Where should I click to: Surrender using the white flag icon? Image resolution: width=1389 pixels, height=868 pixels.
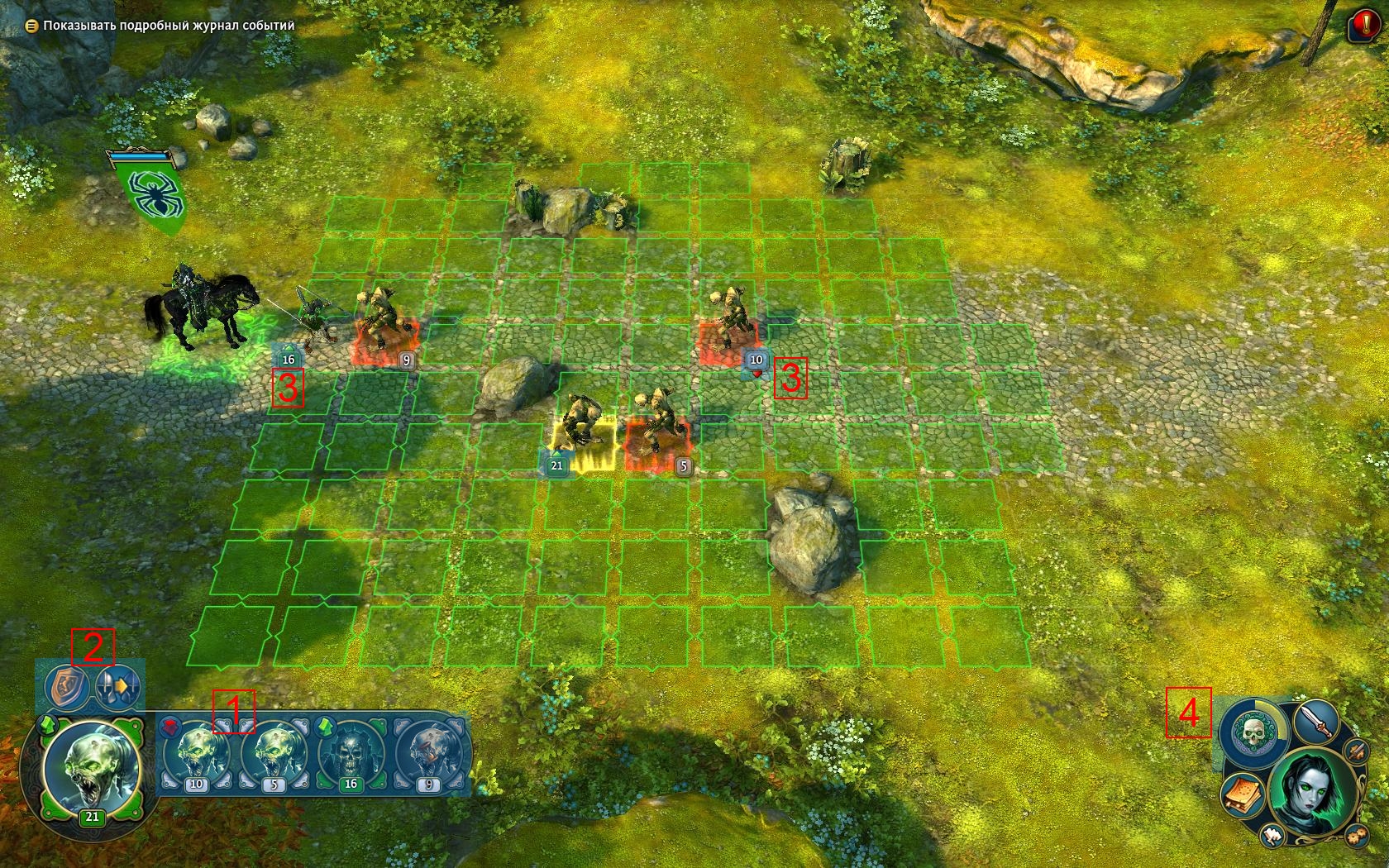1272,837
